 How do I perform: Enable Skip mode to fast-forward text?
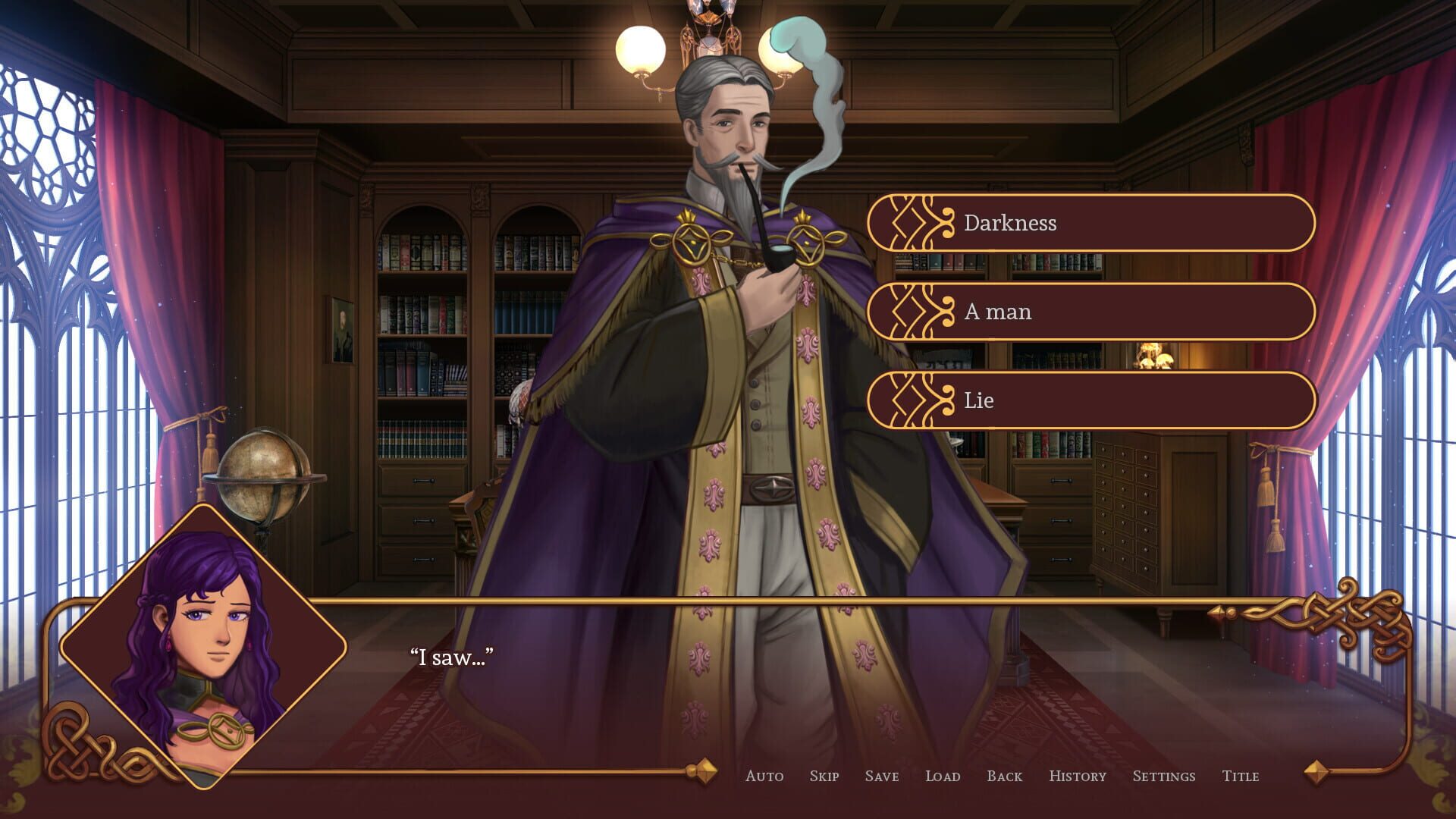coord(824,777)
